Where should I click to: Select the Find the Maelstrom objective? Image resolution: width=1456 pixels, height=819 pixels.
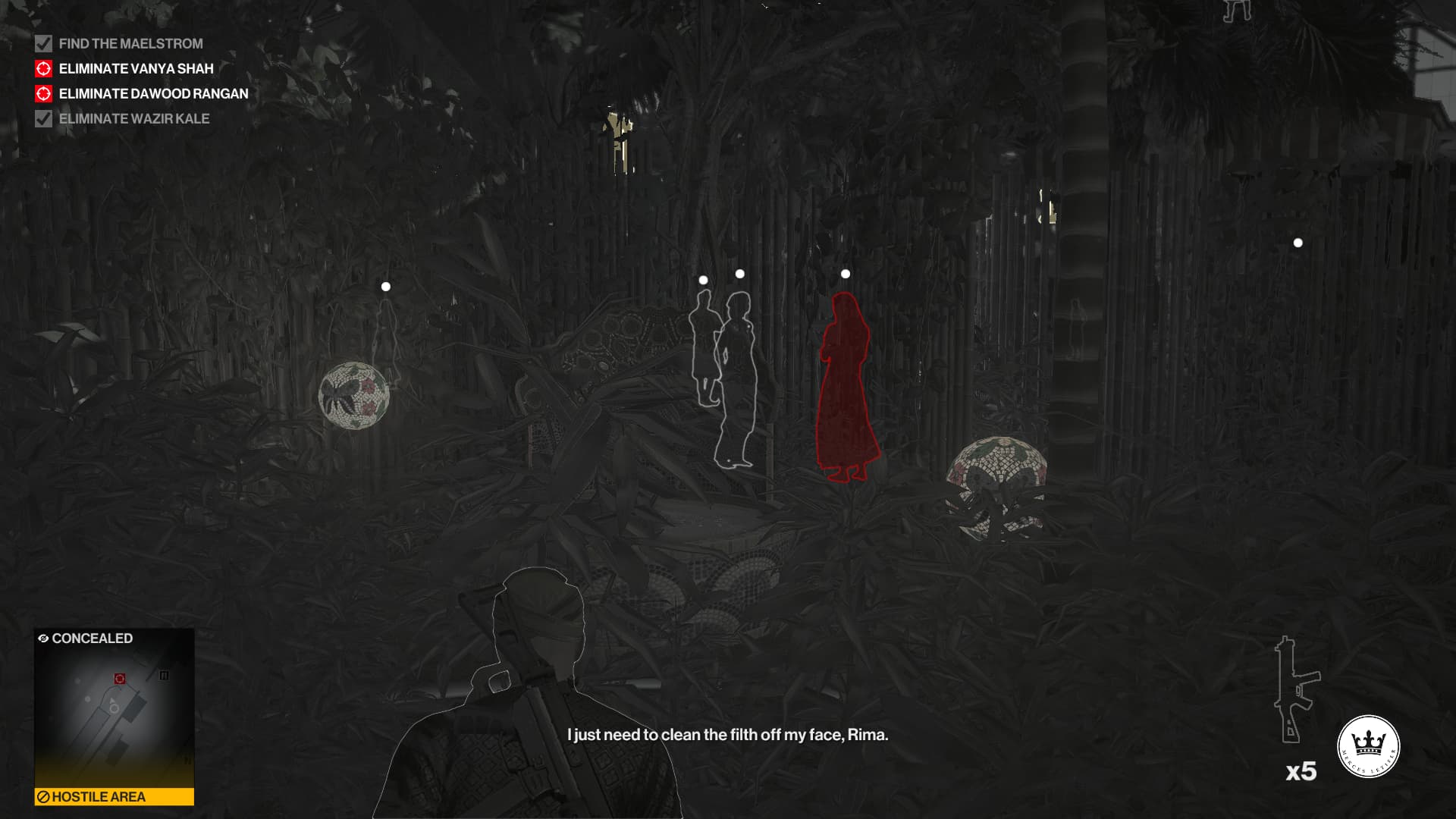point(130,44)
